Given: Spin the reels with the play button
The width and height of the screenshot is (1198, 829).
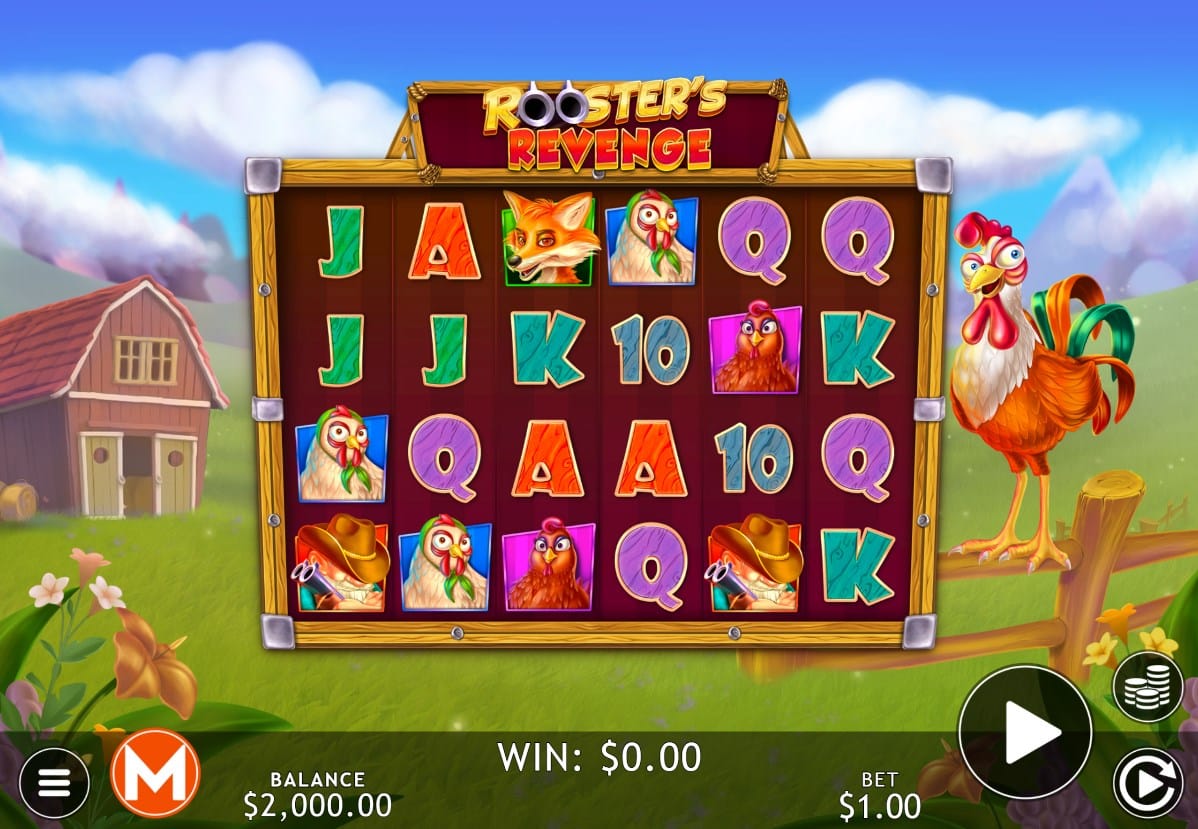Looking at the screenshot, I should (x=1025, y=731).
